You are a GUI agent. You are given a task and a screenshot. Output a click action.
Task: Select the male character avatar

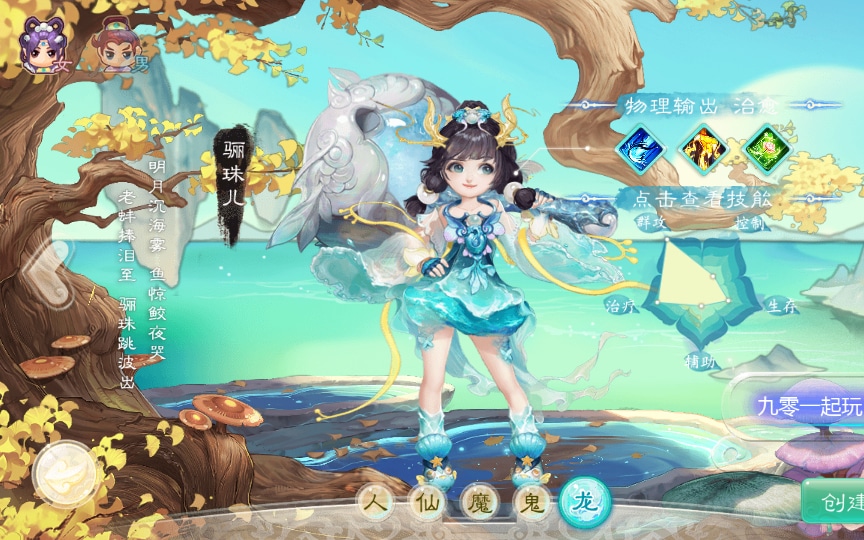pos(117,45)
